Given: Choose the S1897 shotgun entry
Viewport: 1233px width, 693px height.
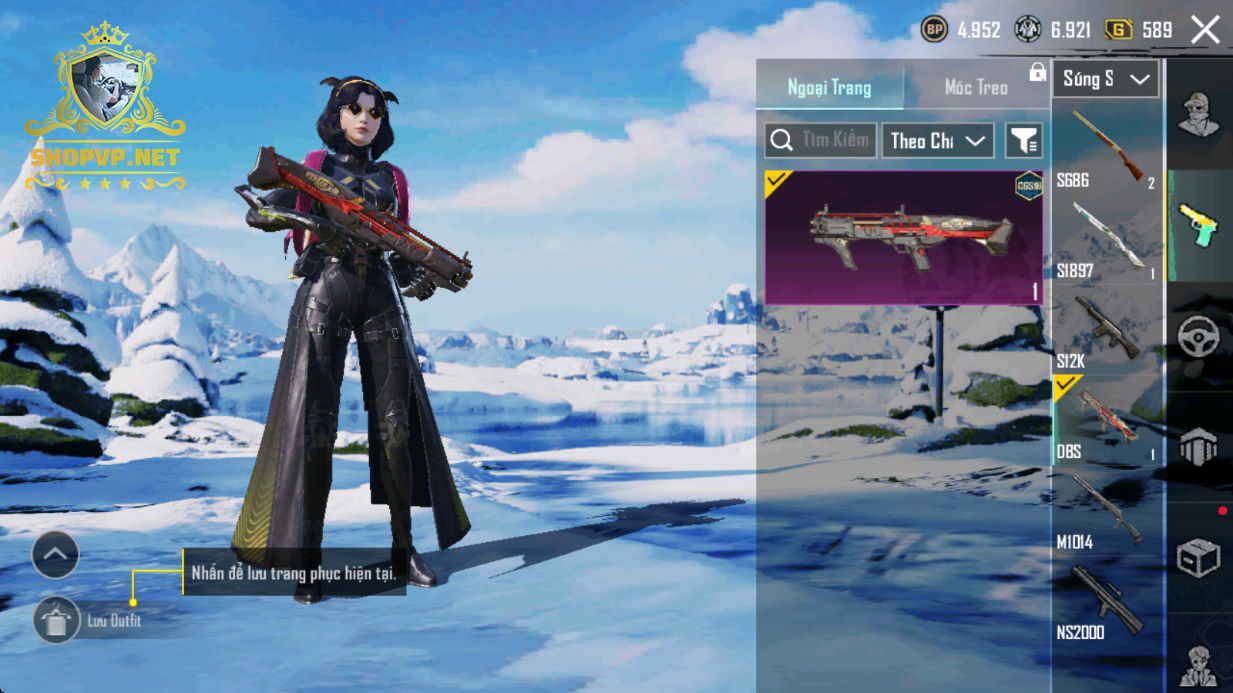Looking at the screenshot, I should [x=1107, y=239].
